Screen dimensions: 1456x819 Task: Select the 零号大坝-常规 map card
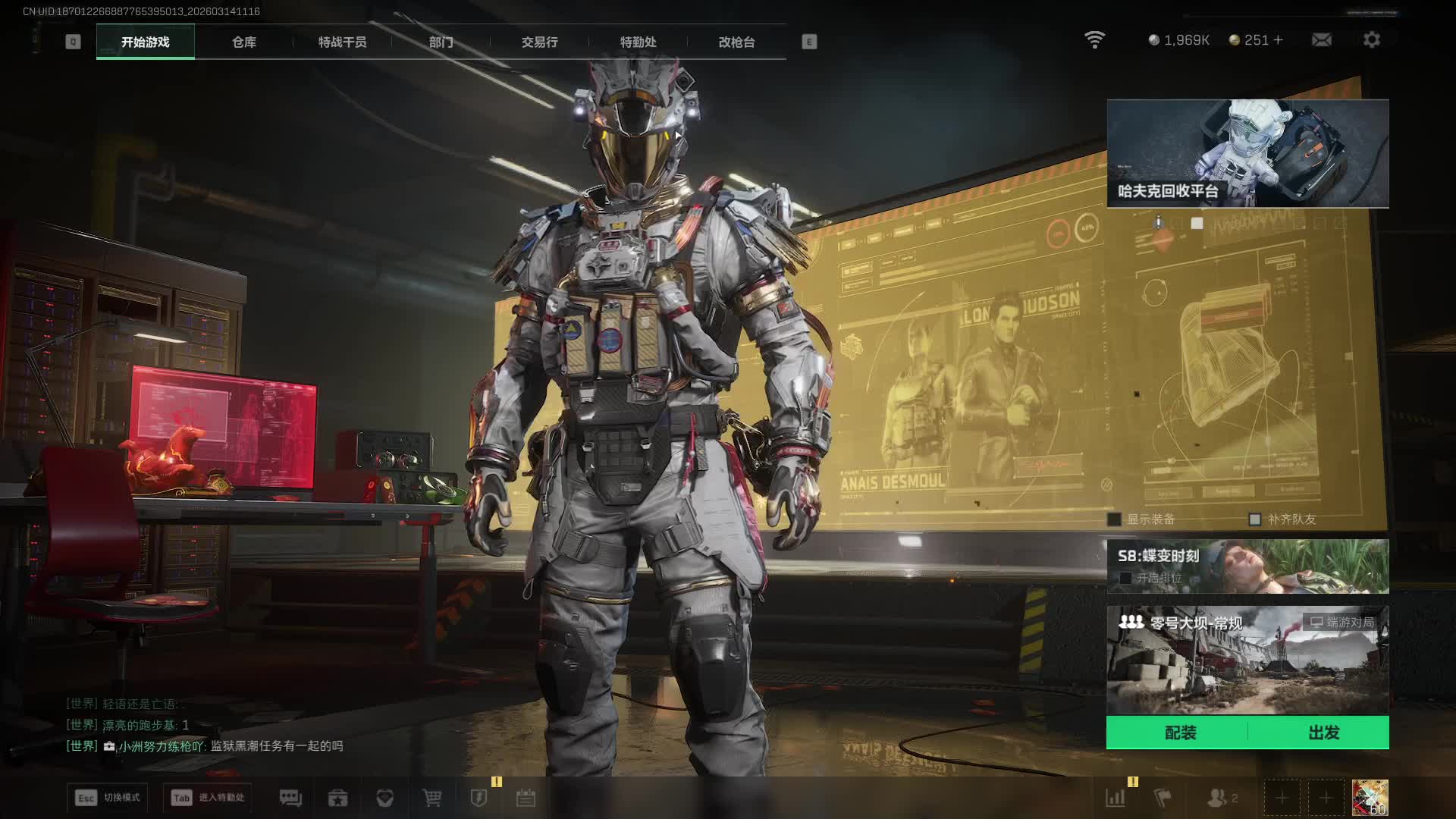[1247, 660]
